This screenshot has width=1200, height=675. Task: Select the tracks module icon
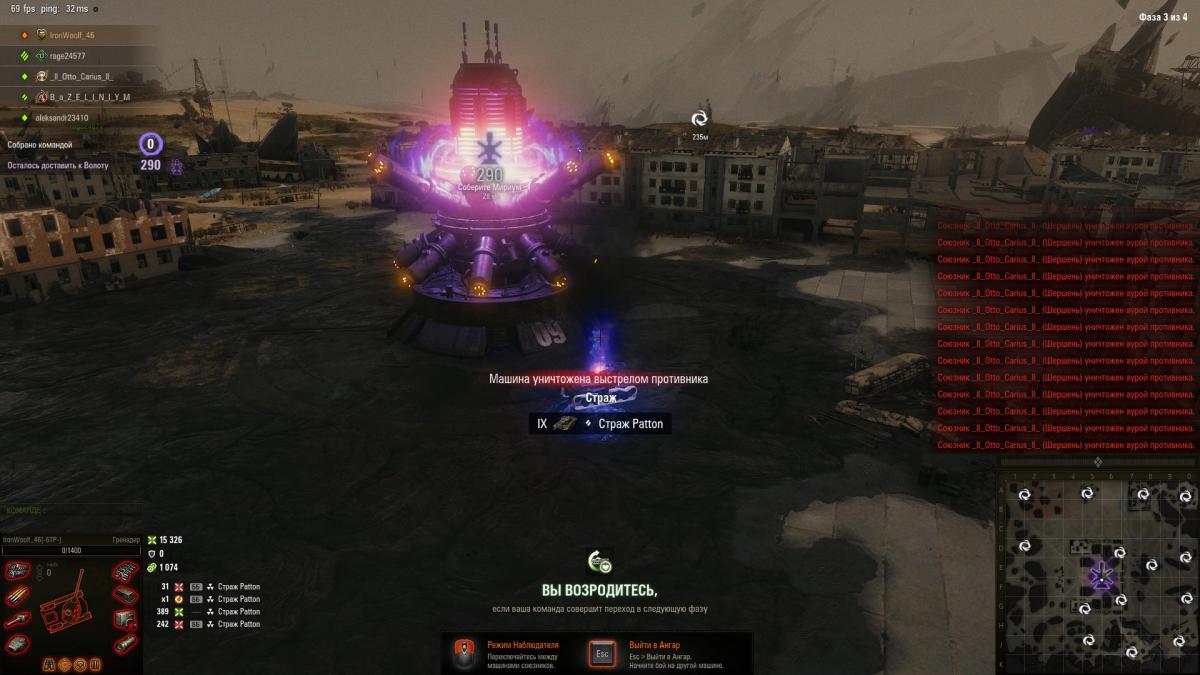[124, 572]
